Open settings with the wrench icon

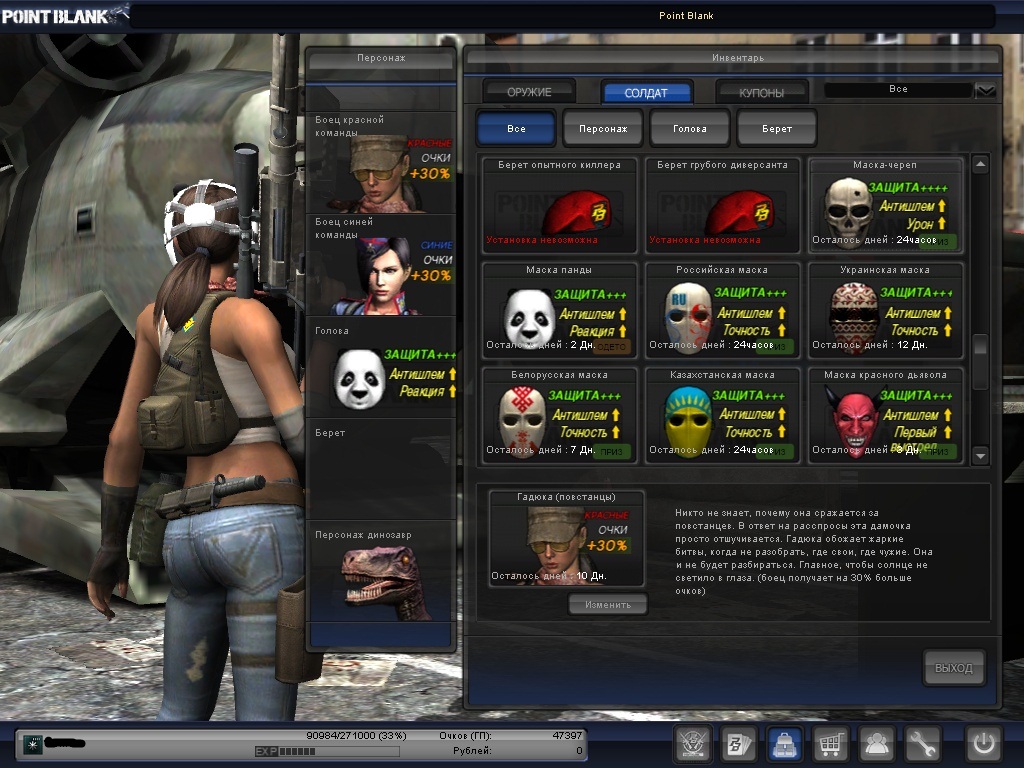pyautogui.click(x=924, y=743)
